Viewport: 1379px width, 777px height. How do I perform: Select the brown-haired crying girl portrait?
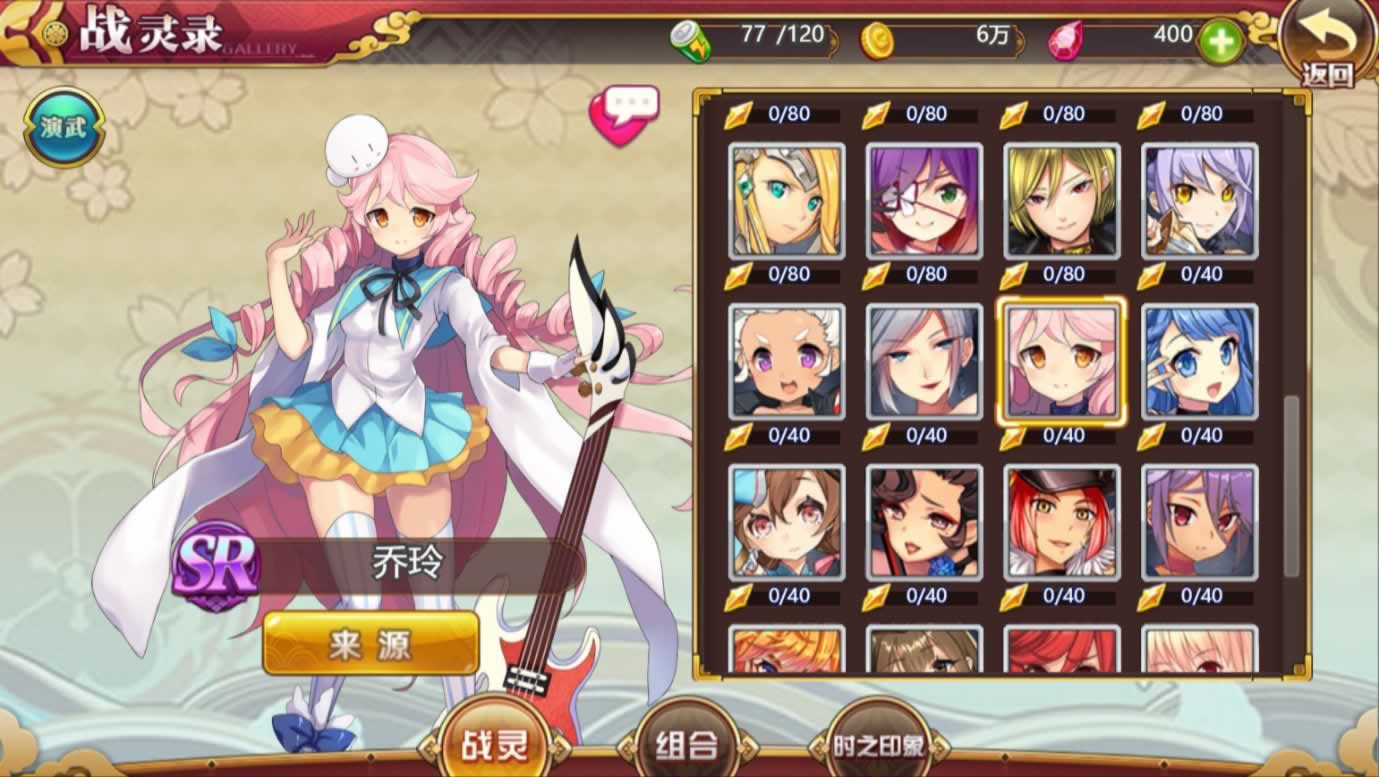[787, 521]
